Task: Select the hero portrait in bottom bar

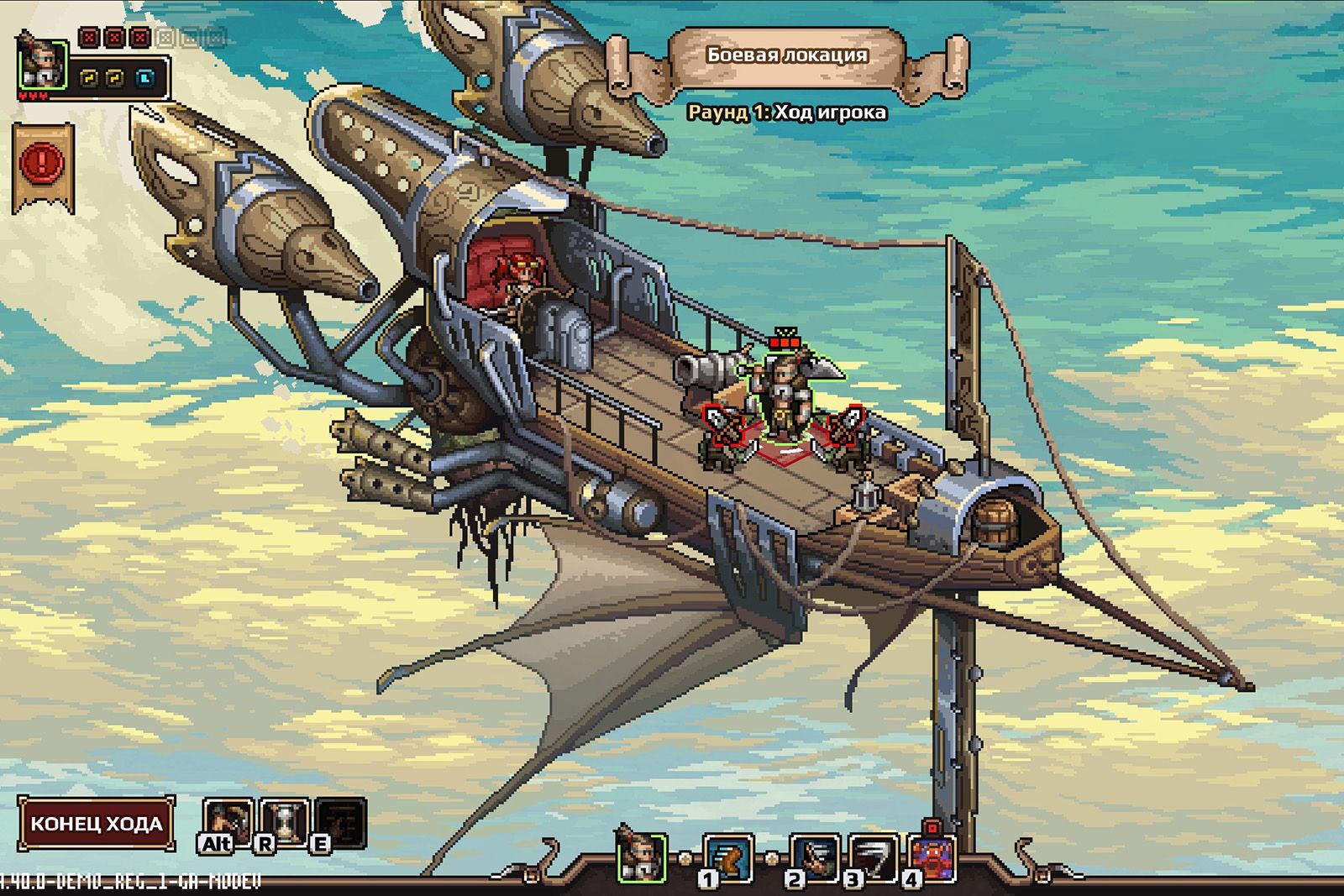Action: pyautogui.click(x=642, y=857)
